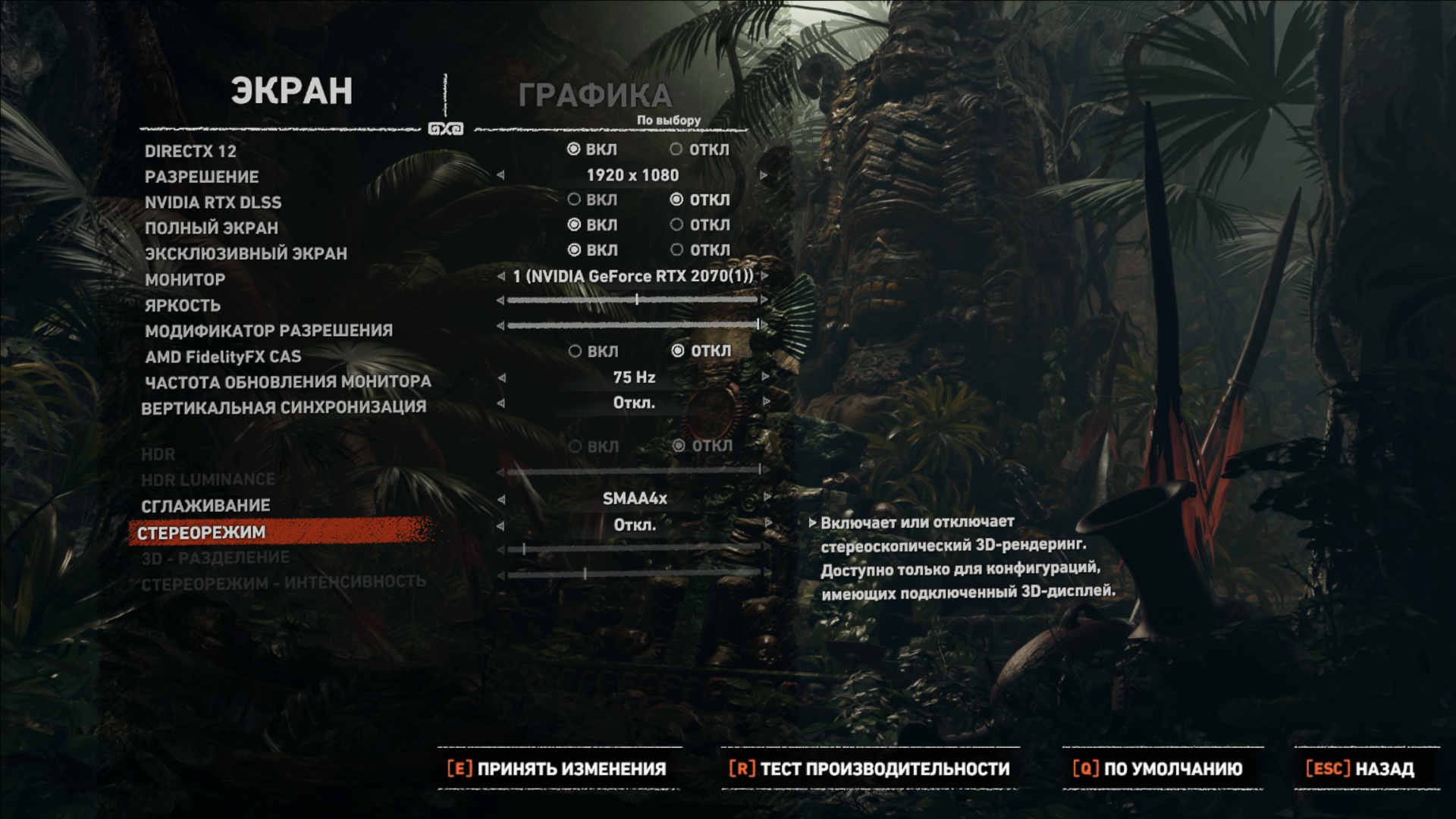Select the Сглаживание setting row

coord(206,506)
